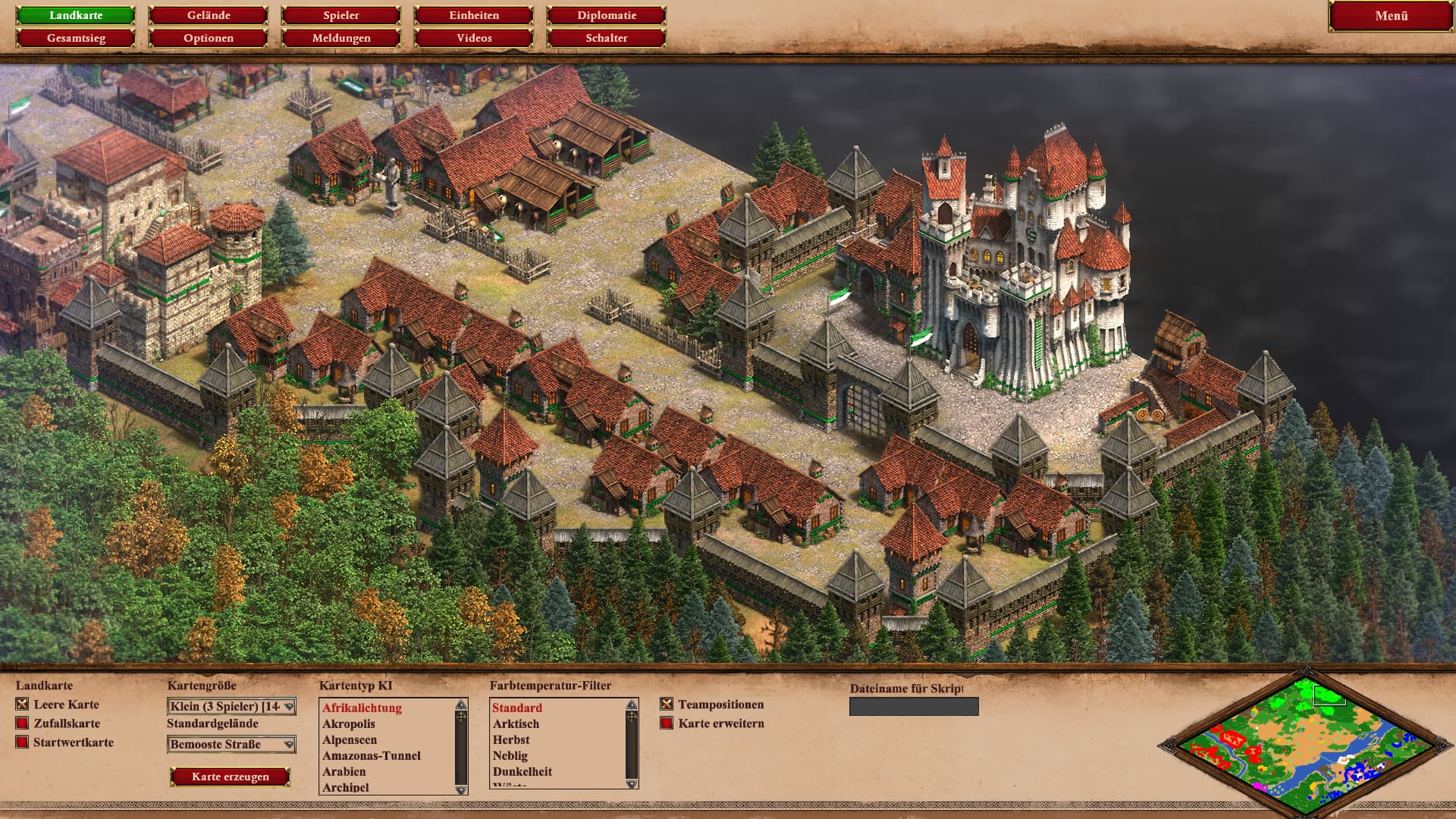Viewport: 1456px width, 819px height.
Task: Click the Karte erzeugen button
Action: click(231, 777)
